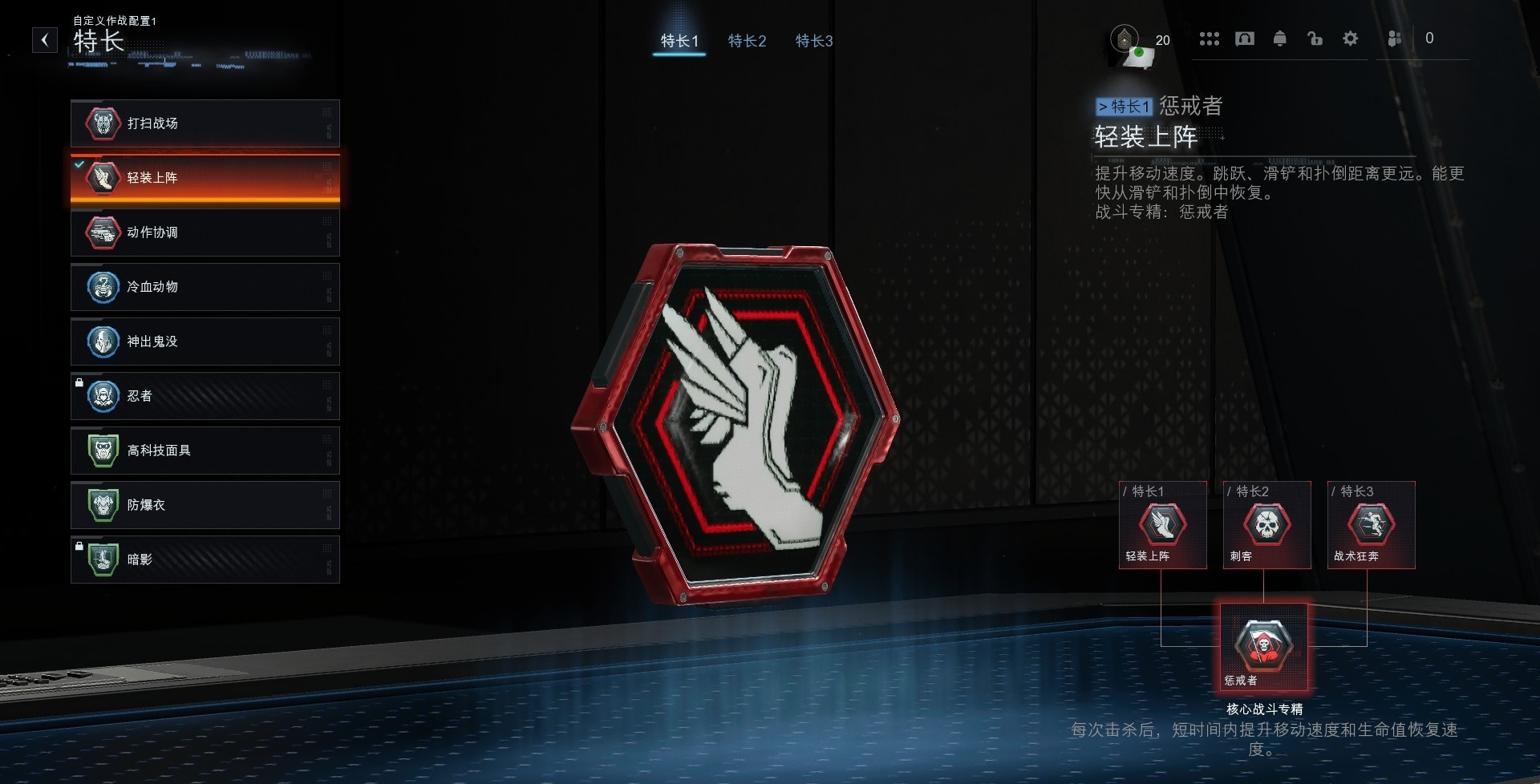This screenshot has width=1540, height=784.
Task: Select the locked 暗影 perk
Action: coord(205,560)
